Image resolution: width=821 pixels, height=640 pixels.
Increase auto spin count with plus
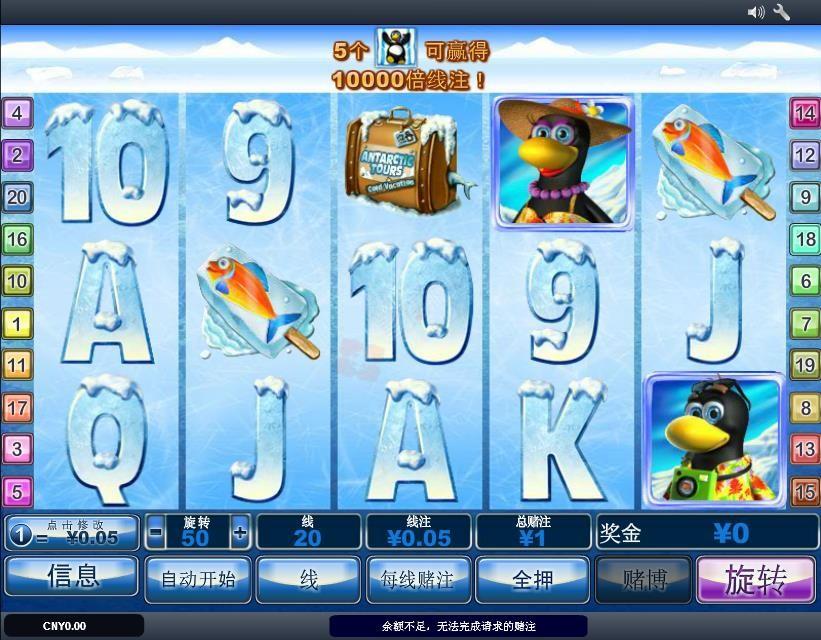click(240, 532)
